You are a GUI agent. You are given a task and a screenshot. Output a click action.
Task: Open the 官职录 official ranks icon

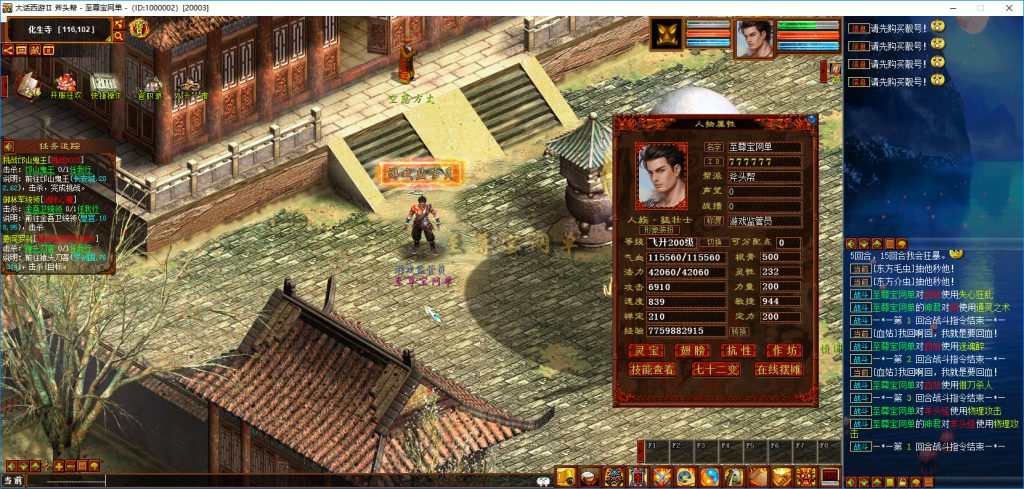point(151,86)
